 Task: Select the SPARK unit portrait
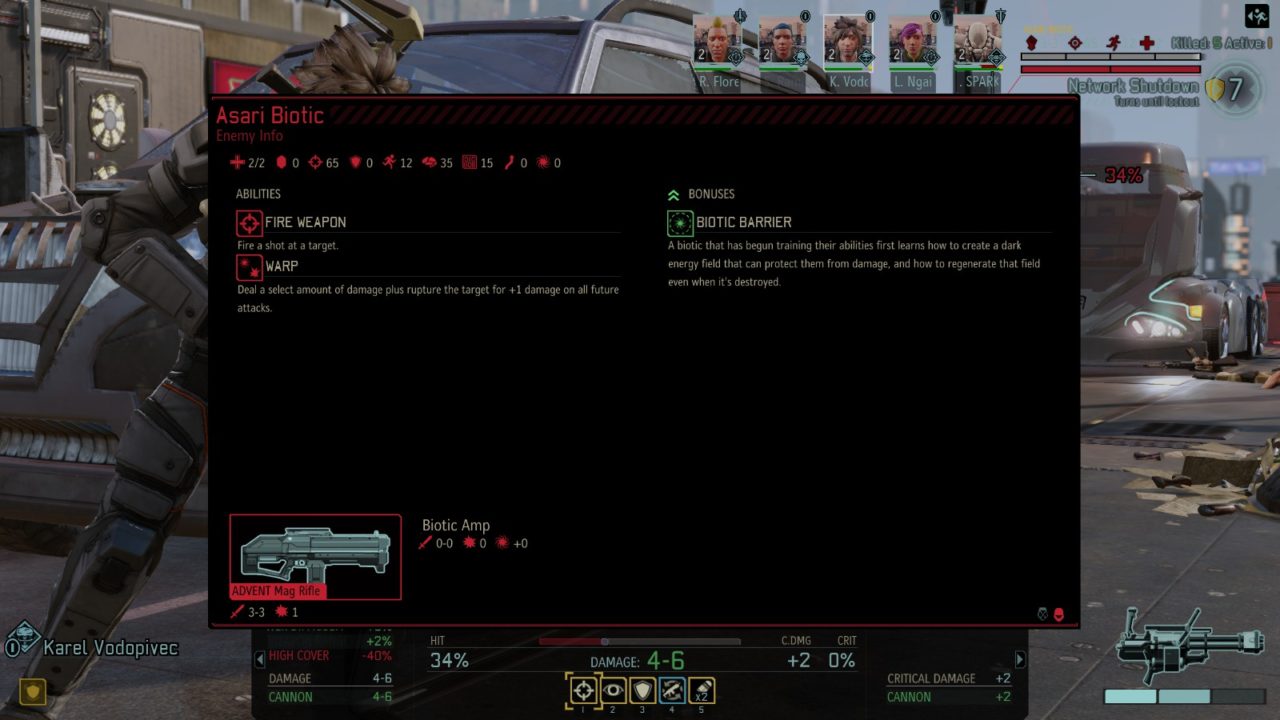click(x=978, y=44)
